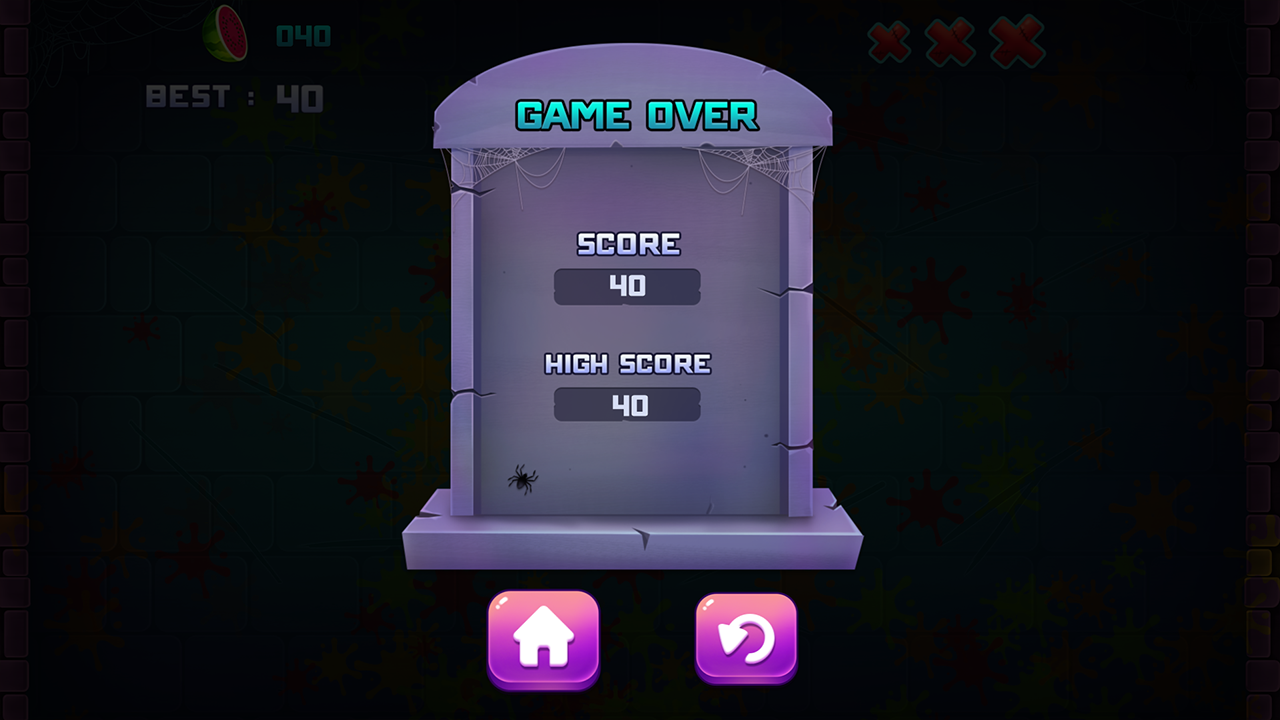Click the BEST : 40 label

(x=231, y=97)
